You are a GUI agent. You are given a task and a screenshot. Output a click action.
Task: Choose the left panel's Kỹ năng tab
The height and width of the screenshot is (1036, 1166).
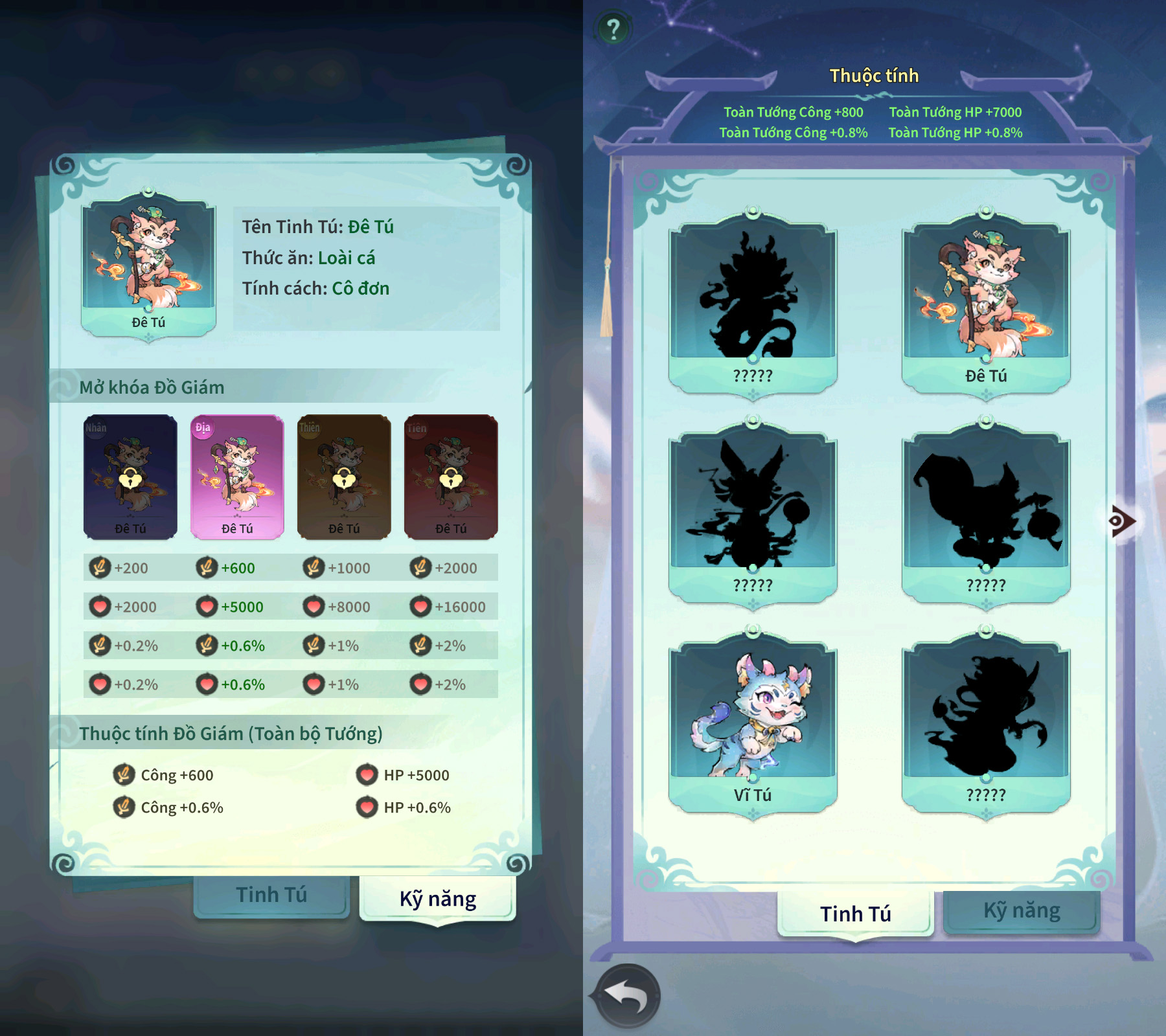tap(438, 899)
